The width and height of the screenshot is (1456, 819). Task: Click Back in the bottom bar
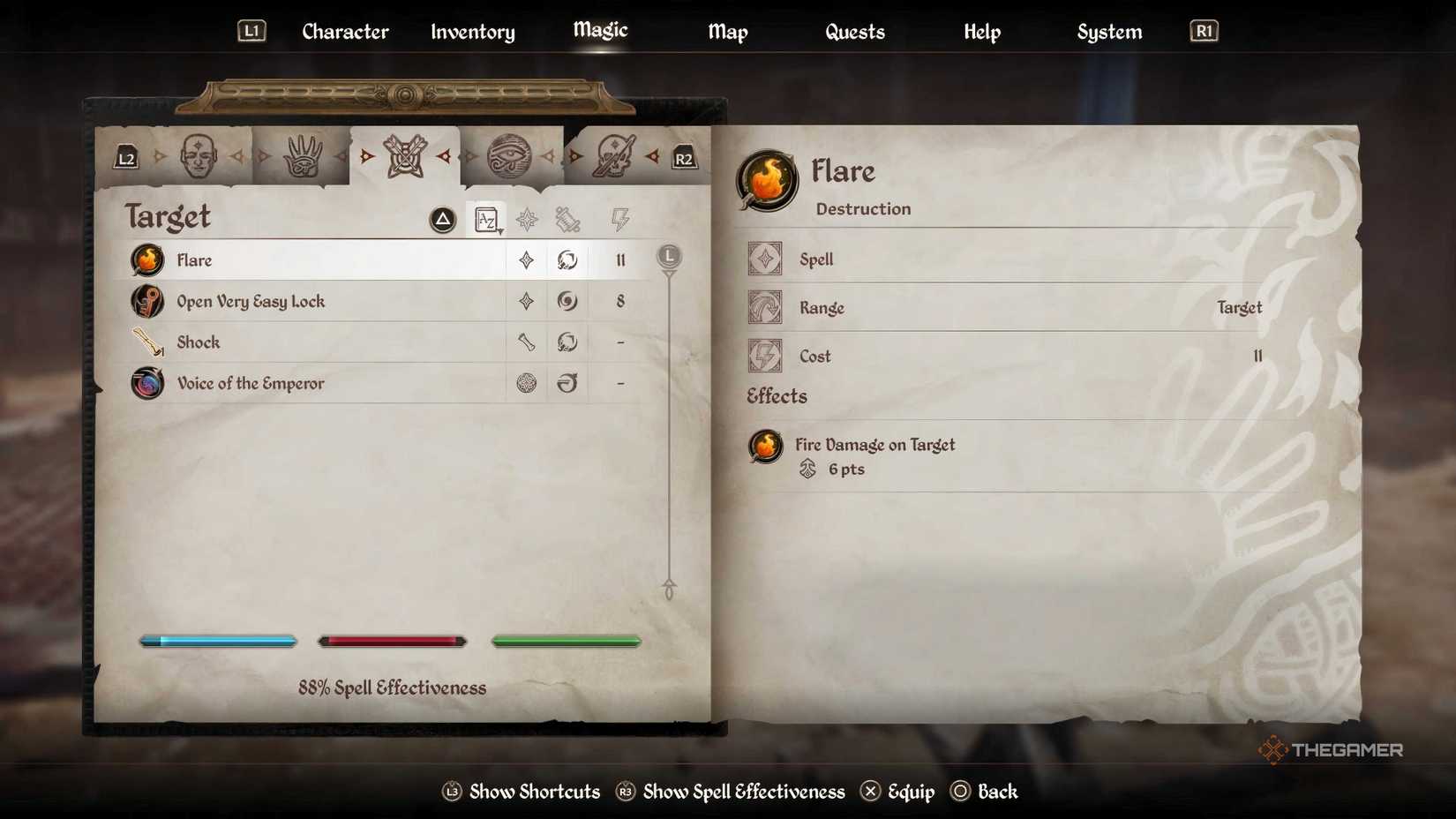point(999,792)
